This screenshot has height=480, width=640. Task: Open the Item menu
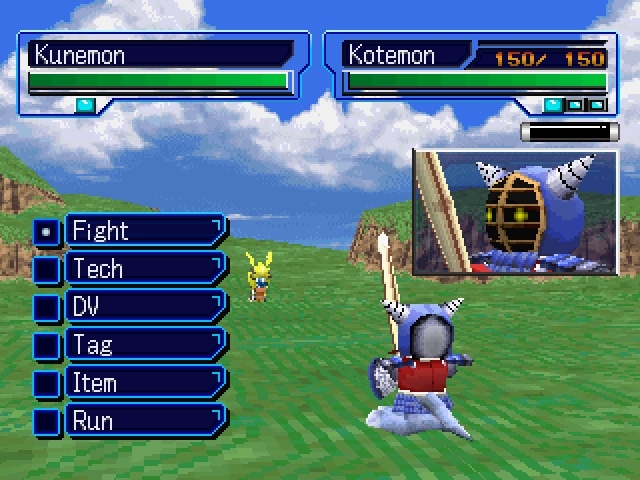145,383
